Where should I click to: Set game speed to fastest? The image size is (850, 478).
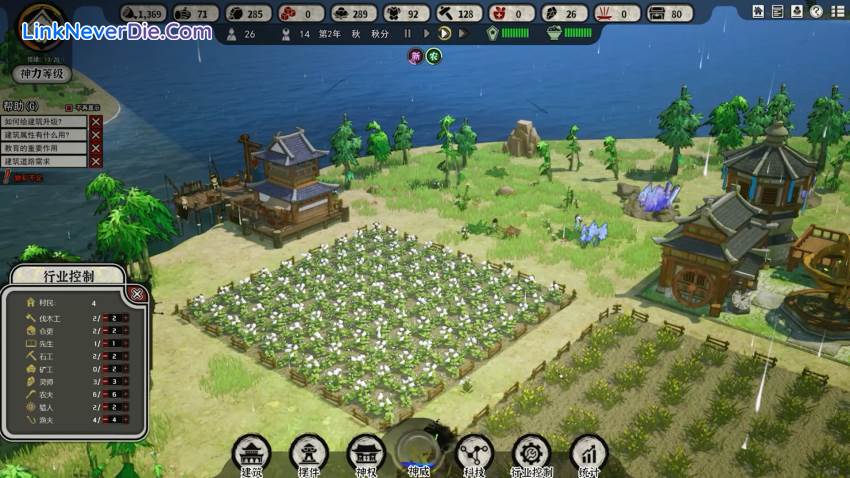[463, 33]
